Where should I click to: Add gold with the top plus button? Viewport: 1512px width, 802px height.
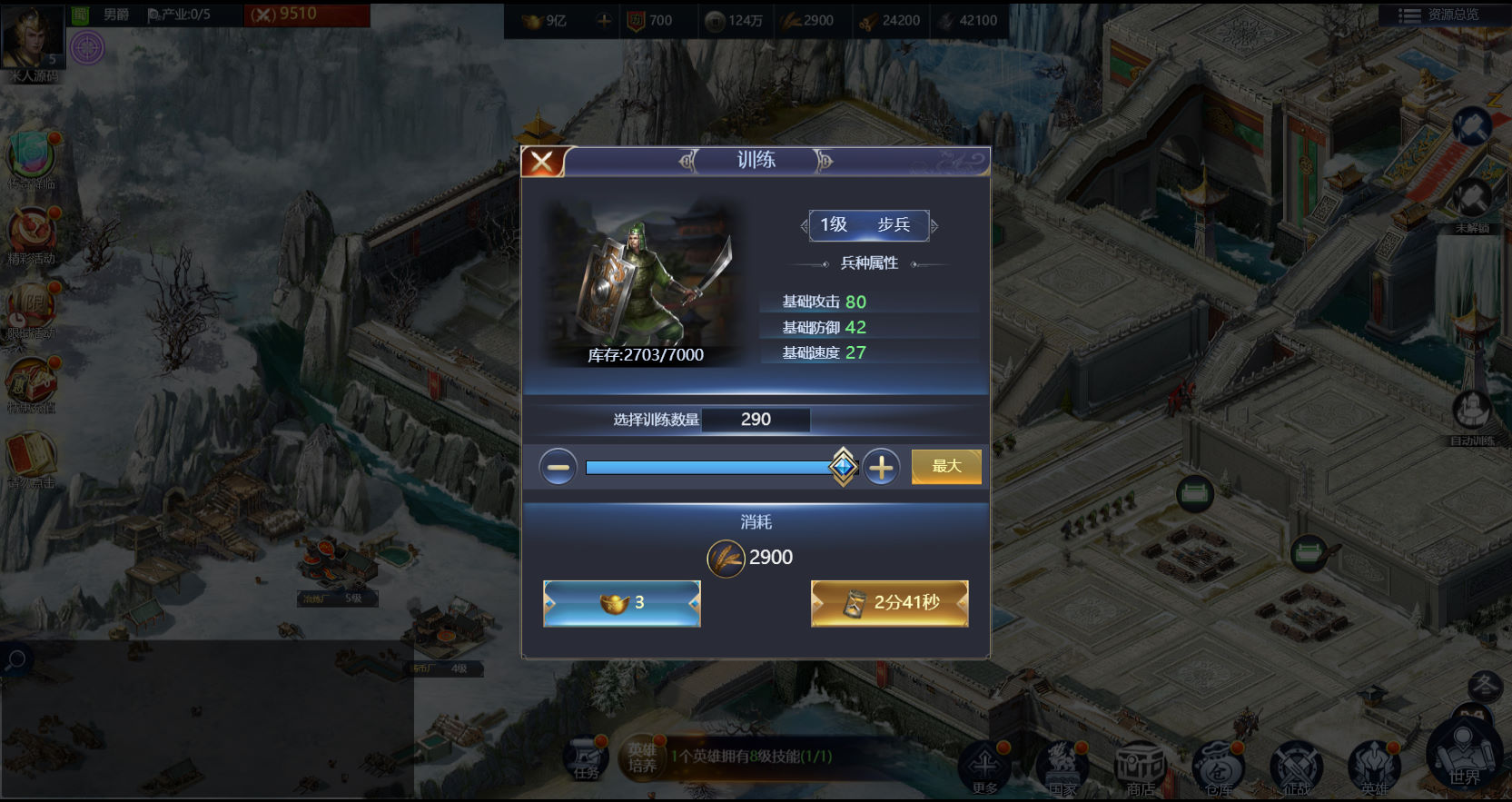[604, 20]
